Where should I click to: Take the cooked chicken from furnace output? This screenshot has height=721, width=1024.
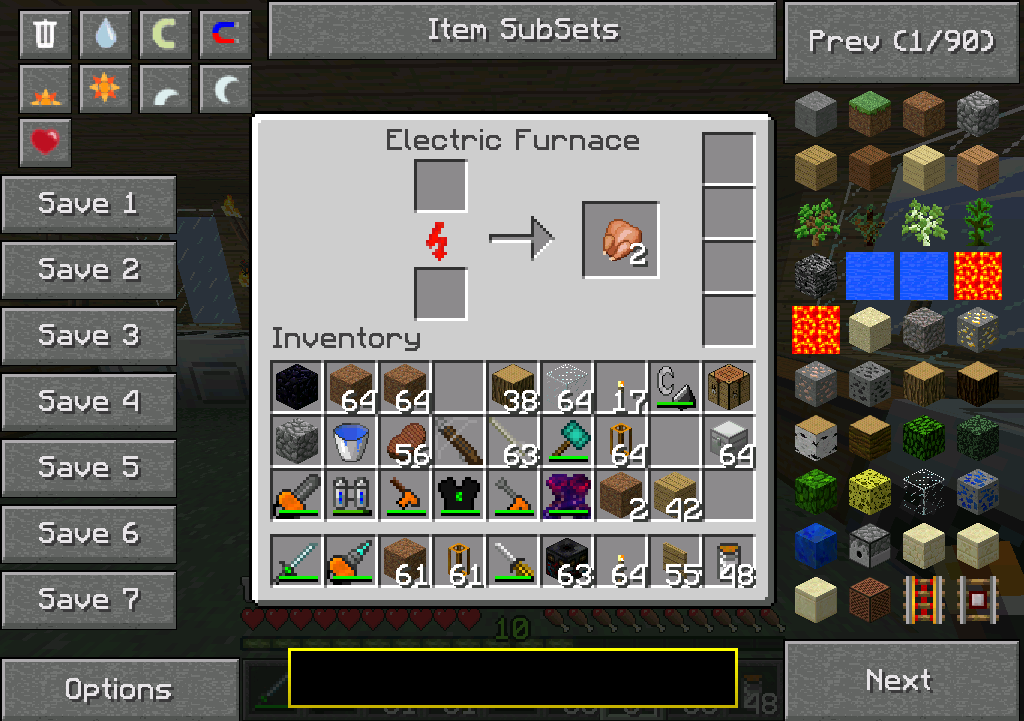[620, 239]
